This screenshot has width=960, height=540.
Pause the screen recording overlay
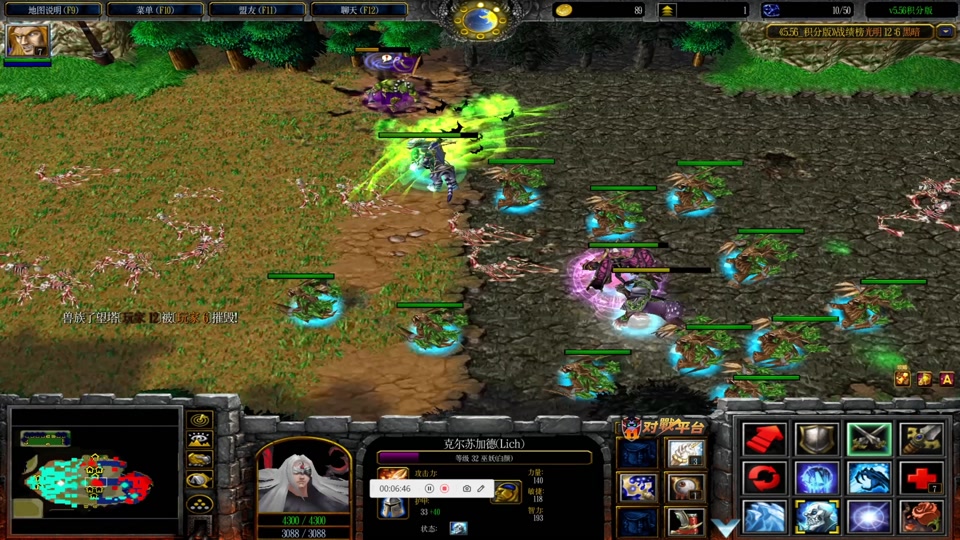429,489
